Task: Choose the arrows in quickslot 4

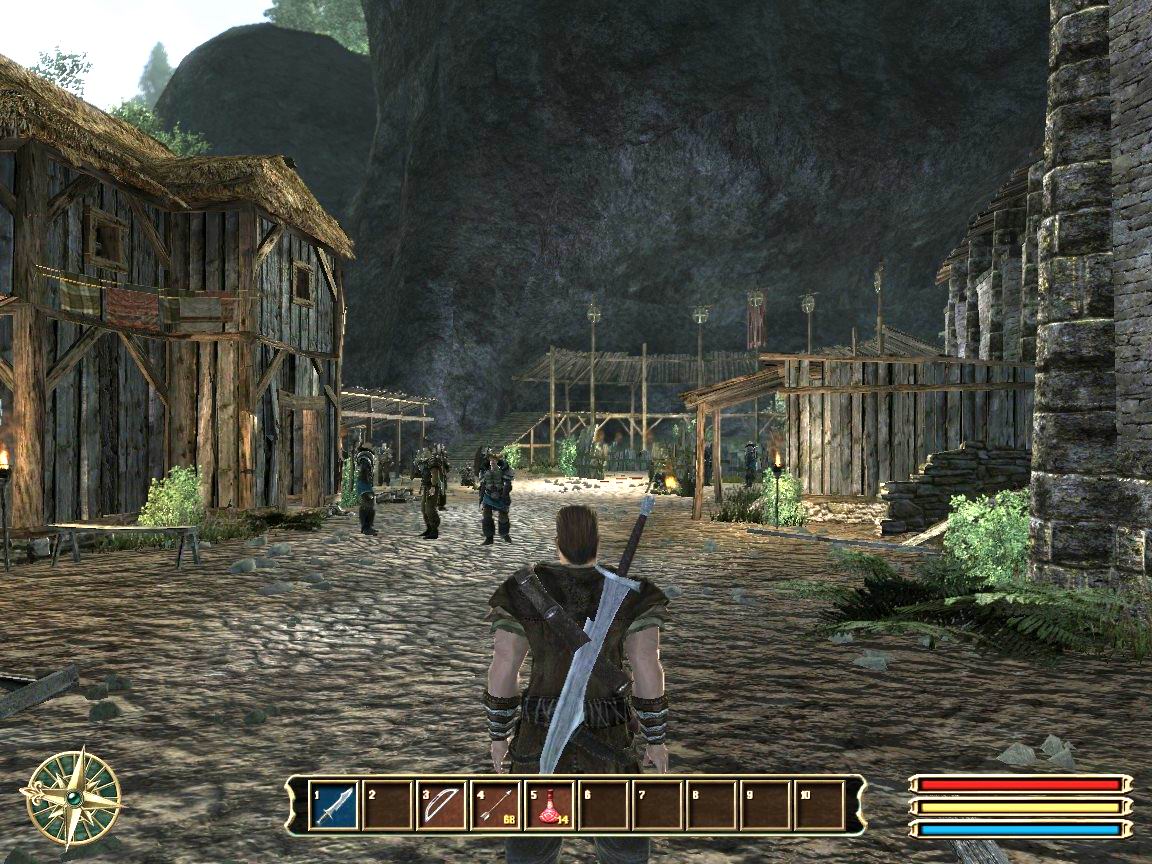Action: (495, 805)
